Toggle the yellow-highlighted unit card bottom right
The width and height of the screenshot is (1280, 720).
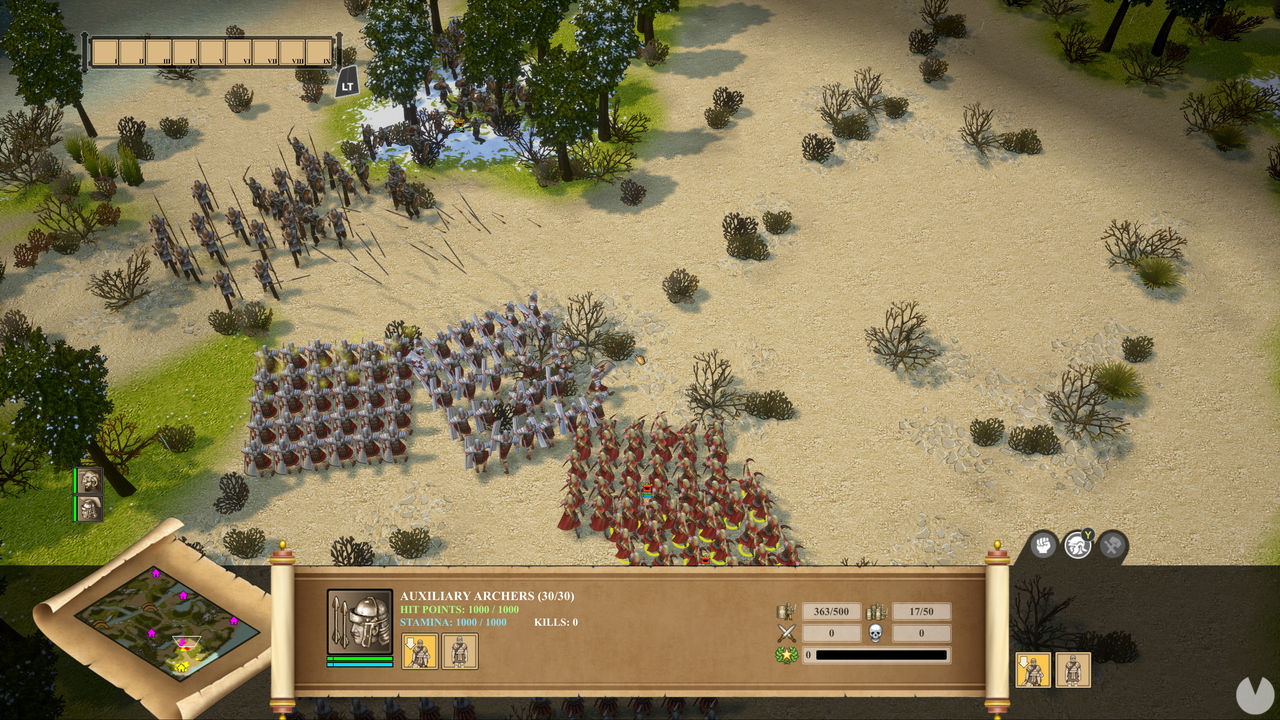[1031, 670]
